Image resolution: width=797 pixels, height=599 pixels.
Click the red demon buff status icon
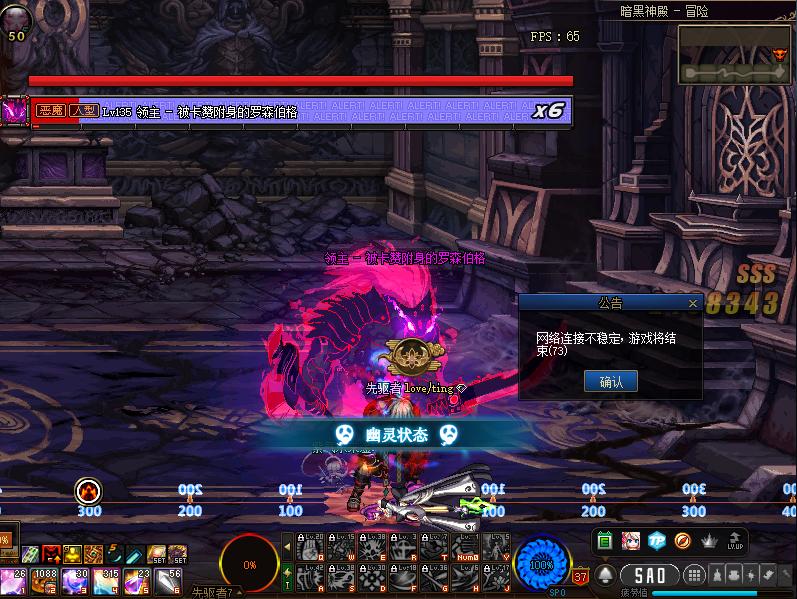coord(50,553)
